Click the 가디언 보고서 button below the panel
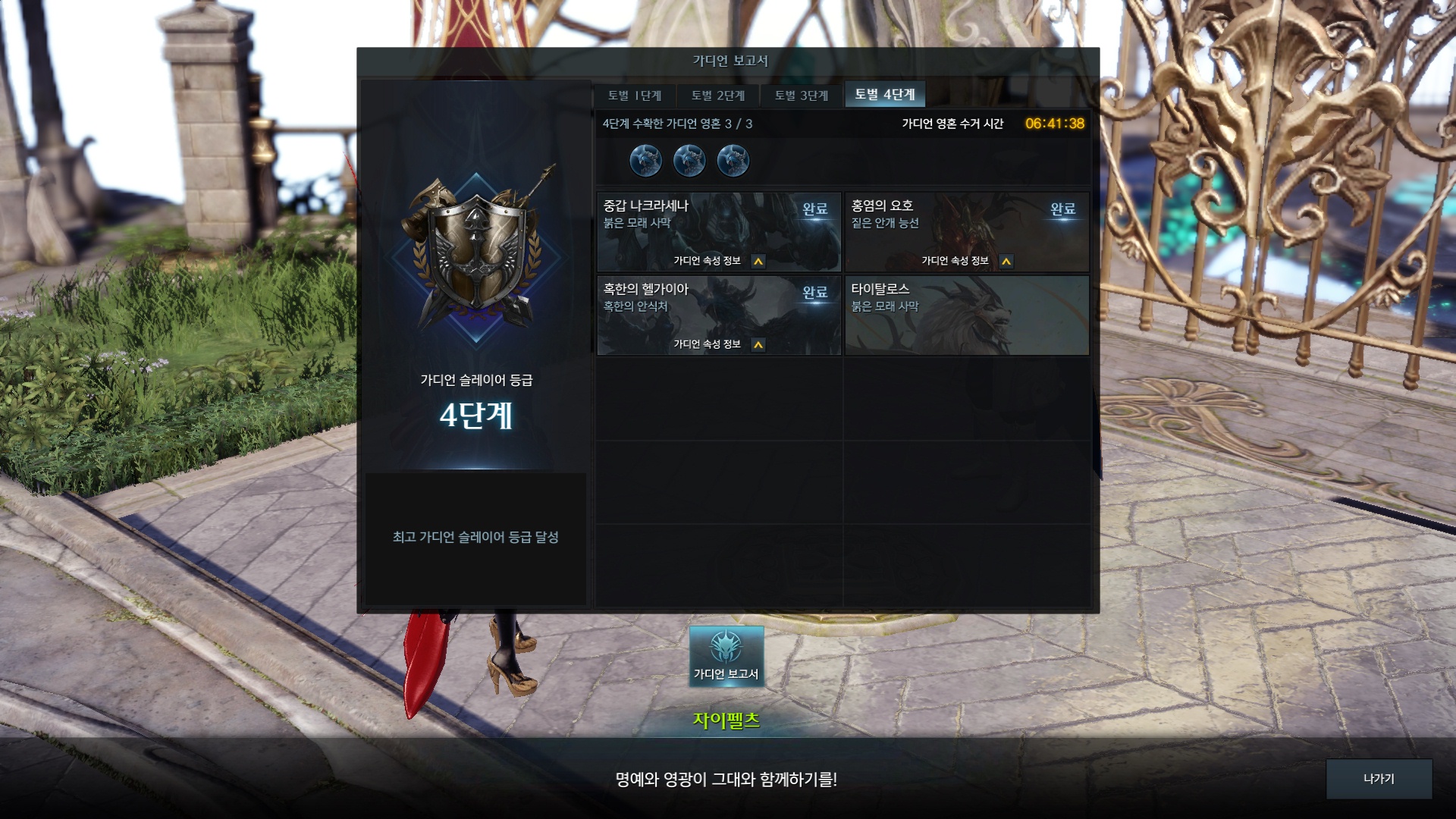 click(x=726, y=657)
